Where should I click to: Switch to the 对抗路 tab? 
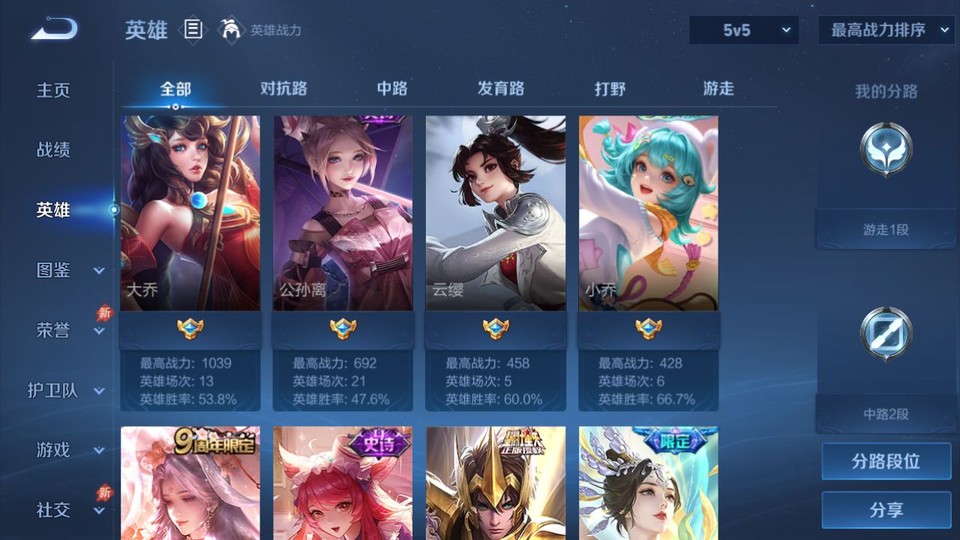[283, 89]
